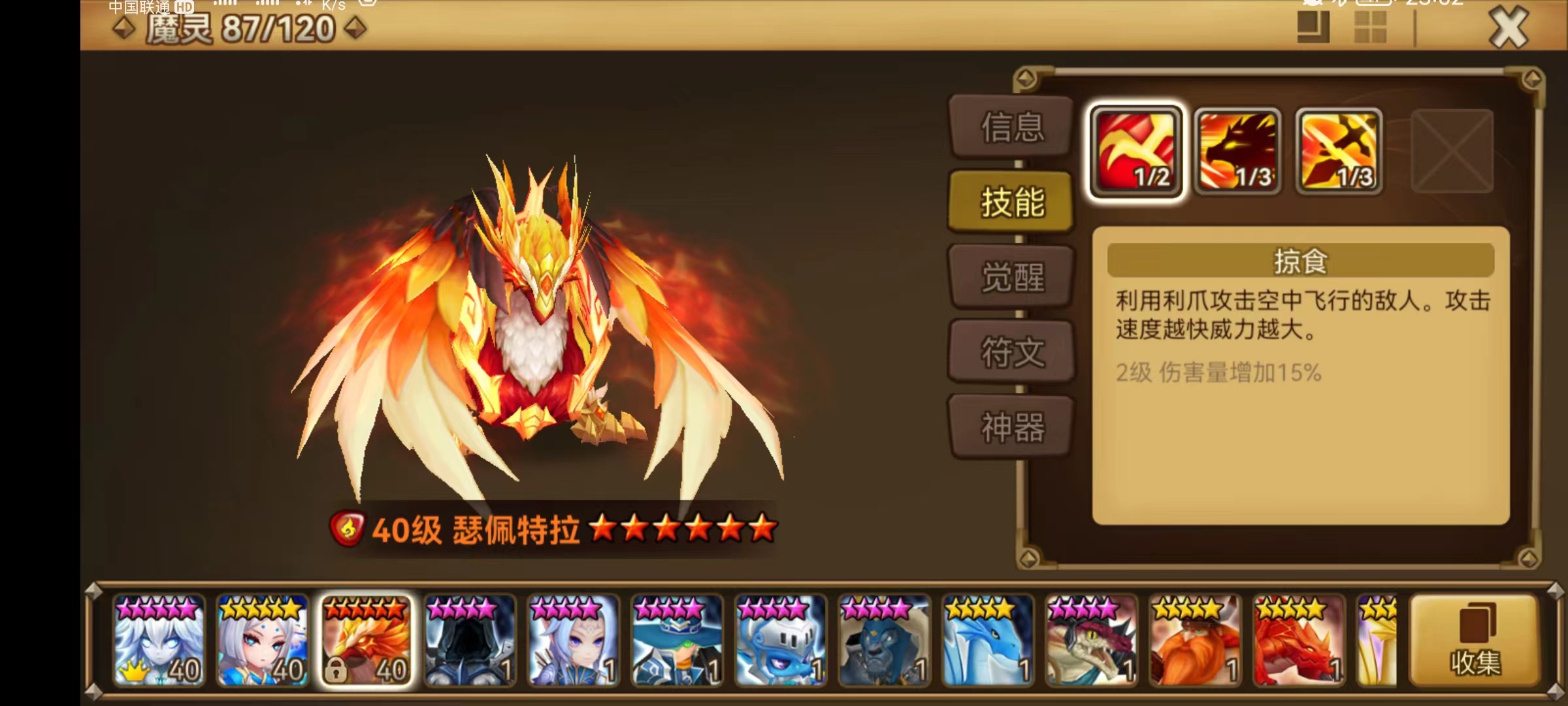Click the right diamond arrow after 87/120
1568x706 pixels.
[355, 27]
